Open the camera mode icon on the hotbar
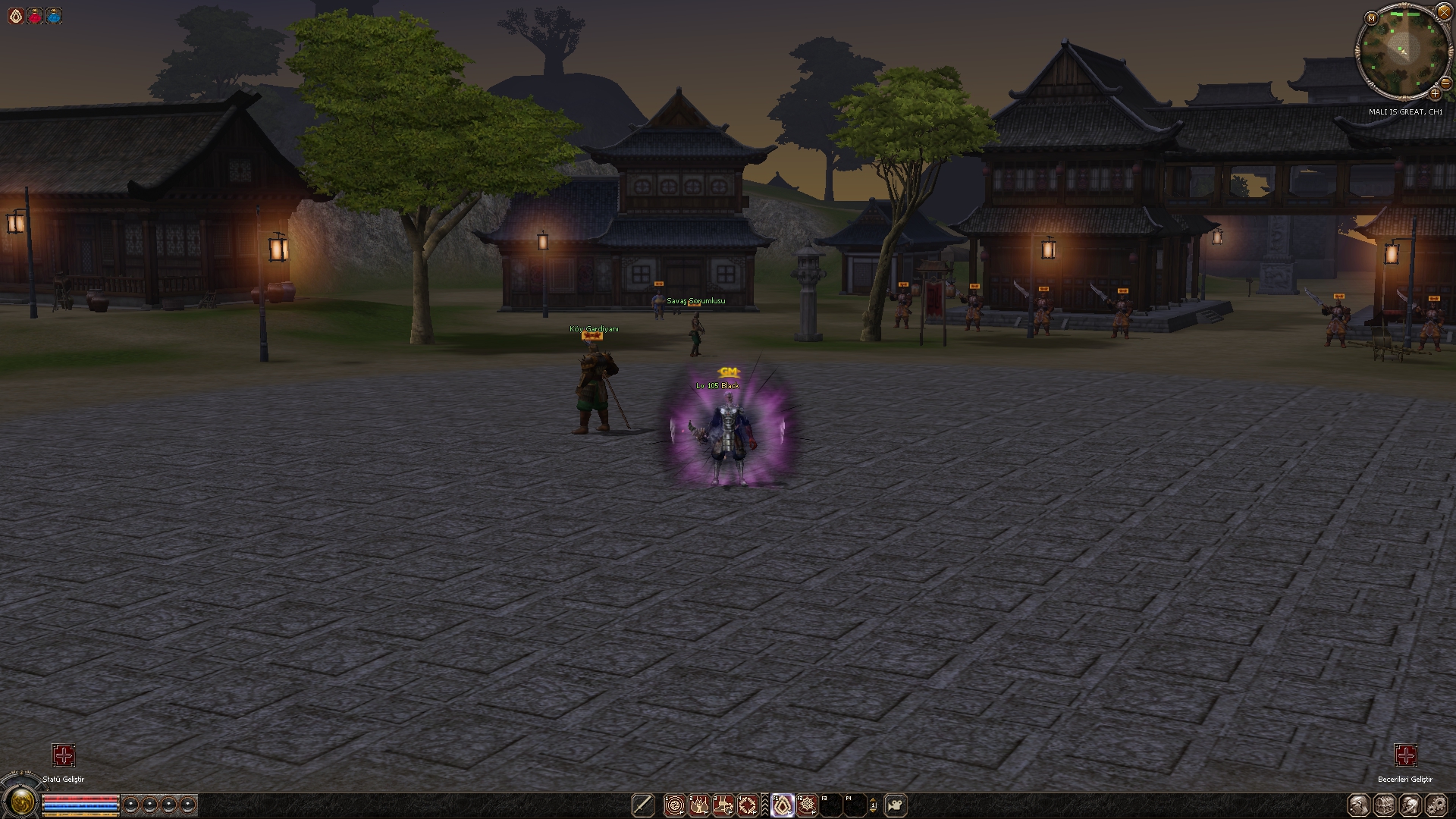The height and width of the screenshot is (819, 1456). click(896, 805)
